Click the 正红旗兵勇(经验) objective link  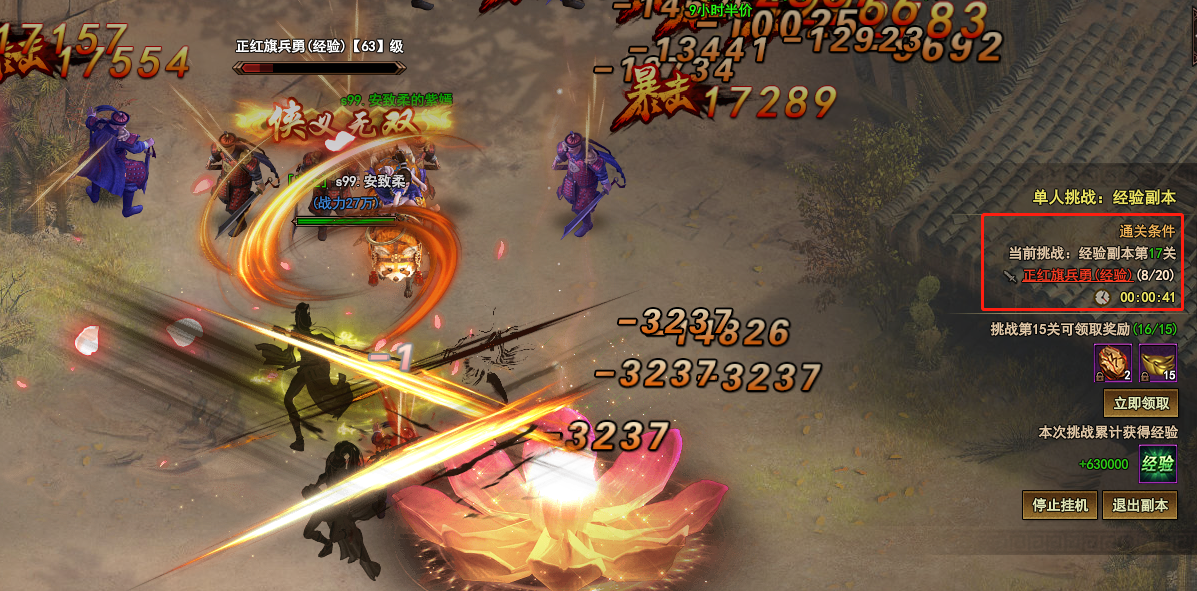coord(1077,275)
